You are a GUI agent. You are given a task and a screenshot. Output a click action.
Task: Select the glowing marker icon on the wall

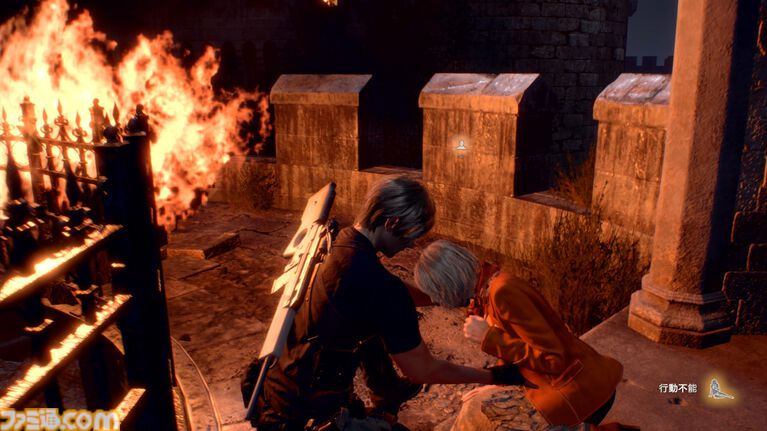[x=460, y=146]
